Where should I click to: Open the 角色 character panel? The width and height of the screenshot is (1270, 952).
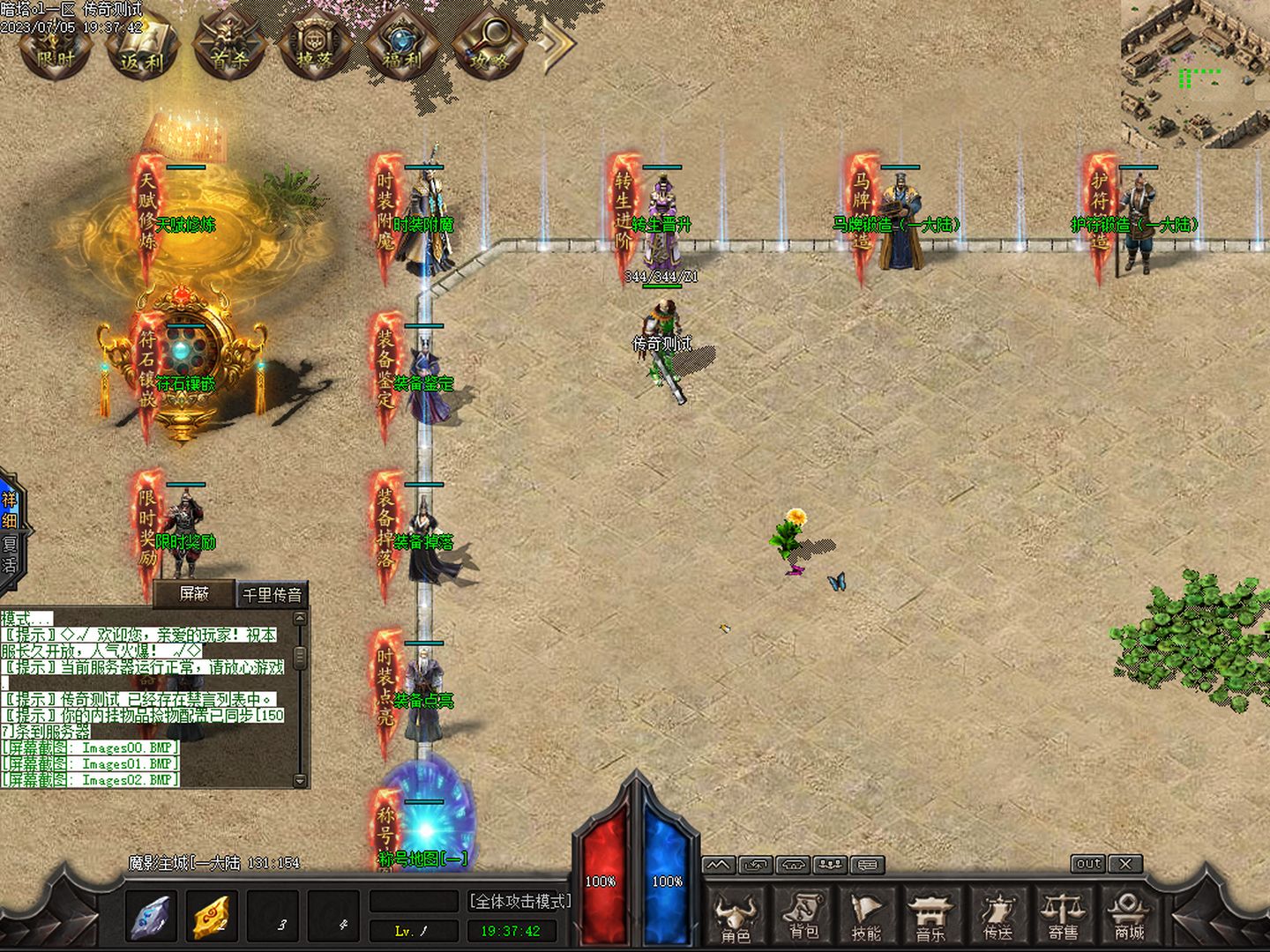point(736,919)
